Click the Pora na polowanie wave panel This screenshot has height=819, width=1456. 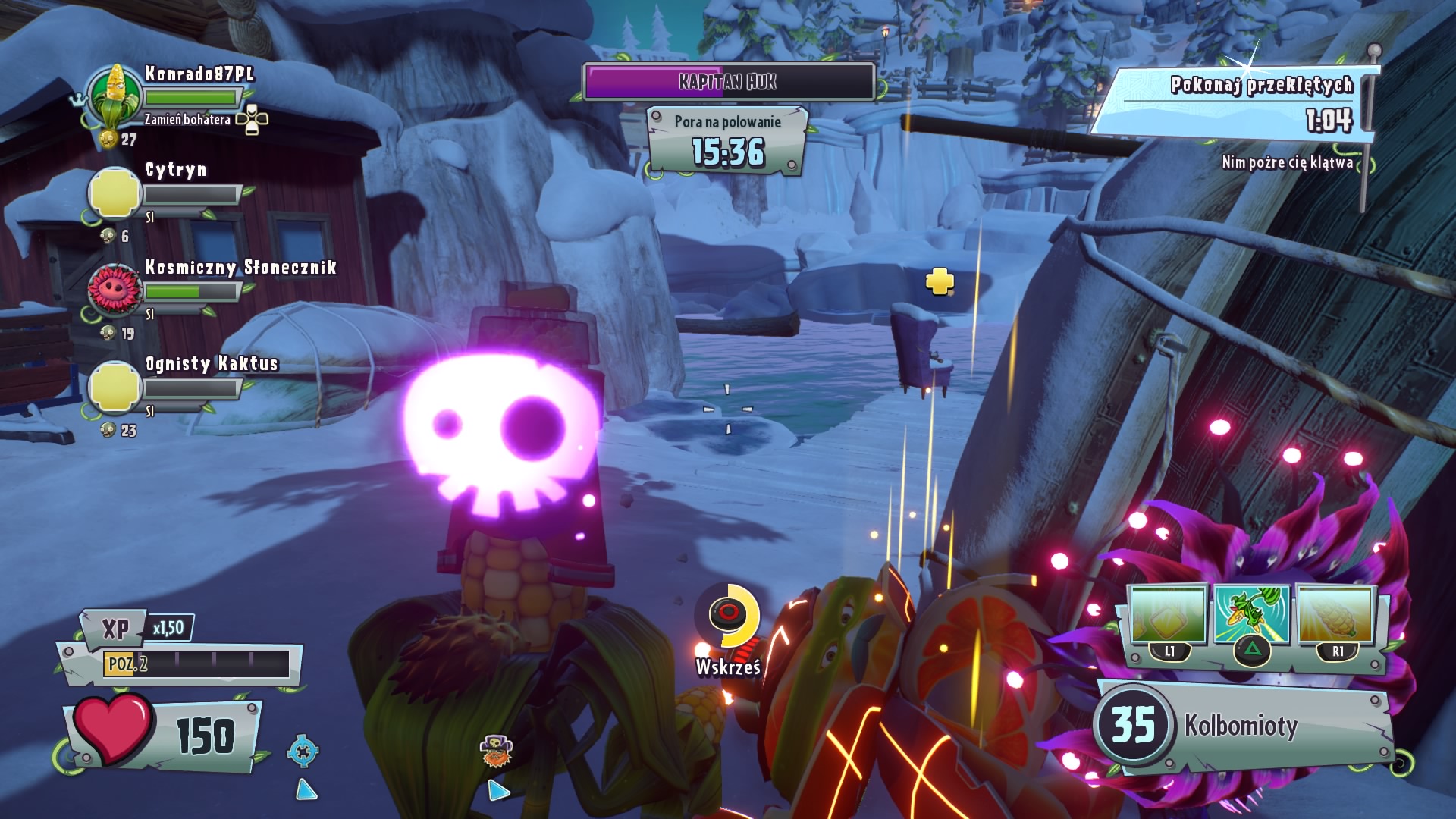[728, 141]
